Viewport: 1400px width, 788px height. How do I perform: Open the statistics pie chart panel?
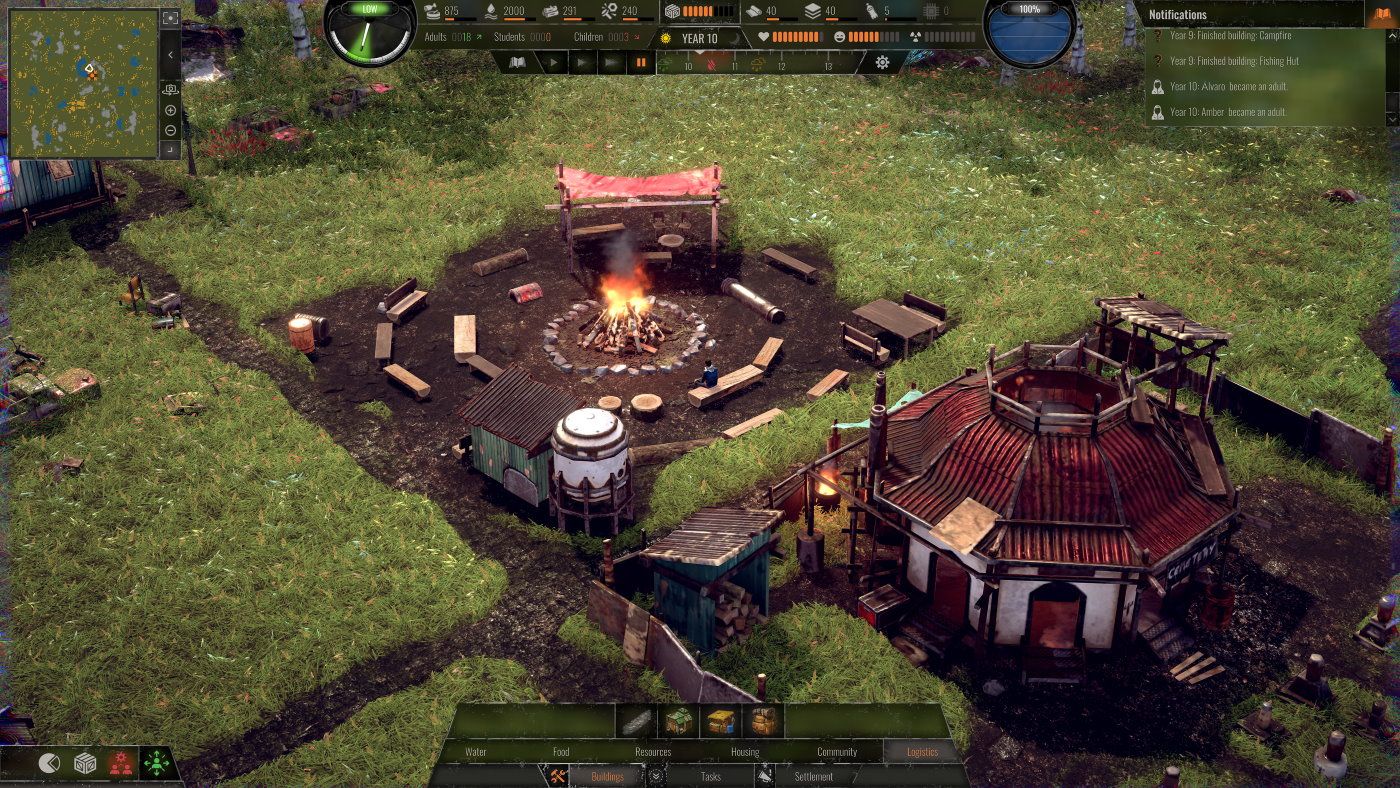tap(48, 763)
